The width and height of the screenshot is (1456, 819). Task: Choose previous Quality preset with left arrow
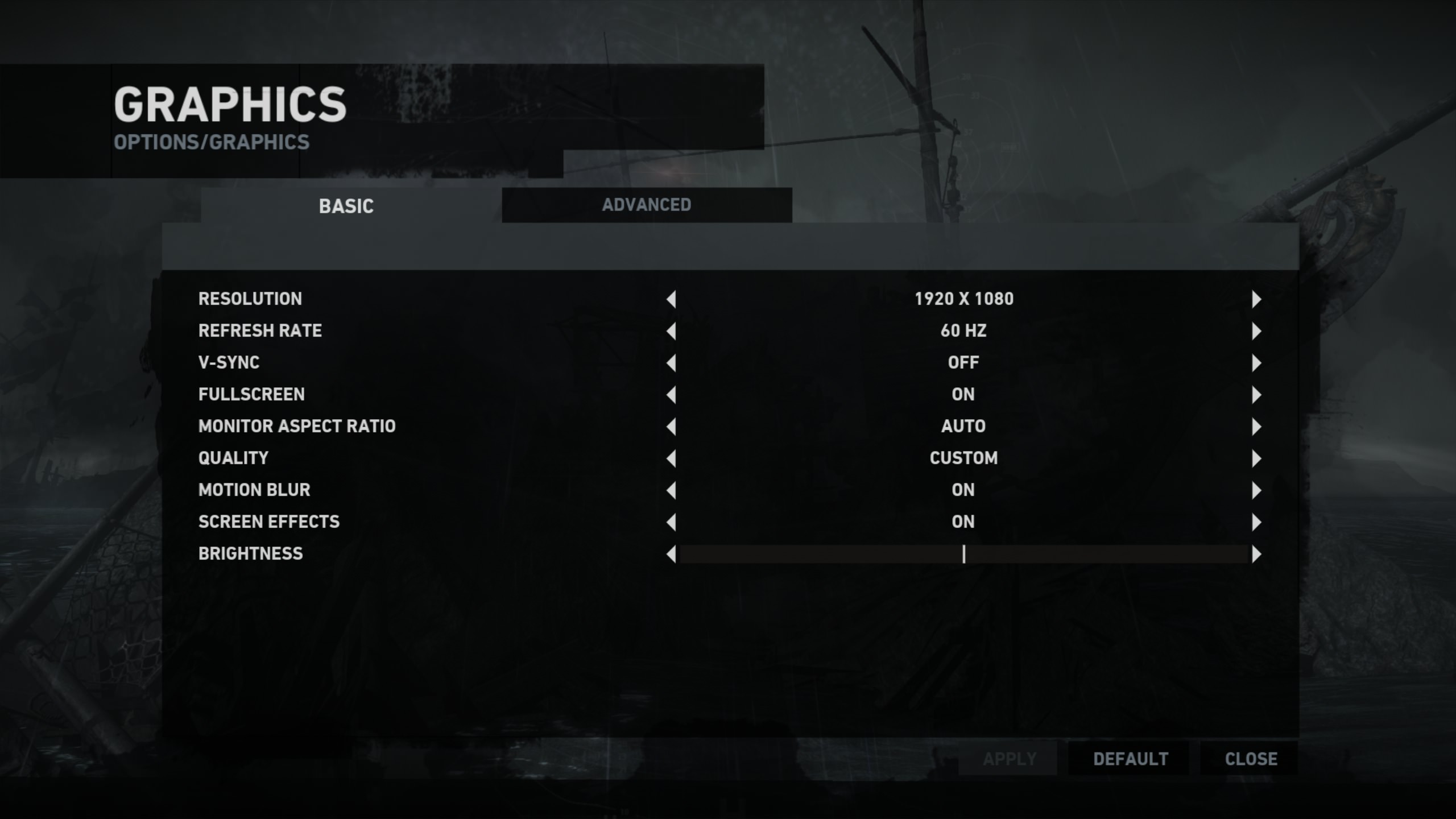(671, 458)
